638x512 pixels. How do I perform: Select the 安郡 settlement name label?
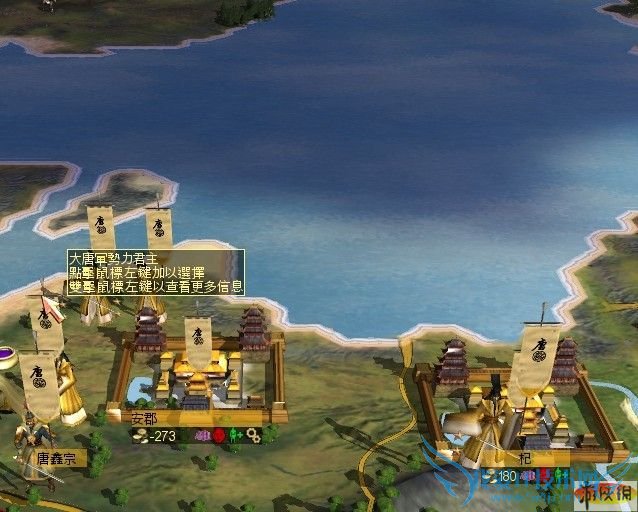[x=145, y=418]
